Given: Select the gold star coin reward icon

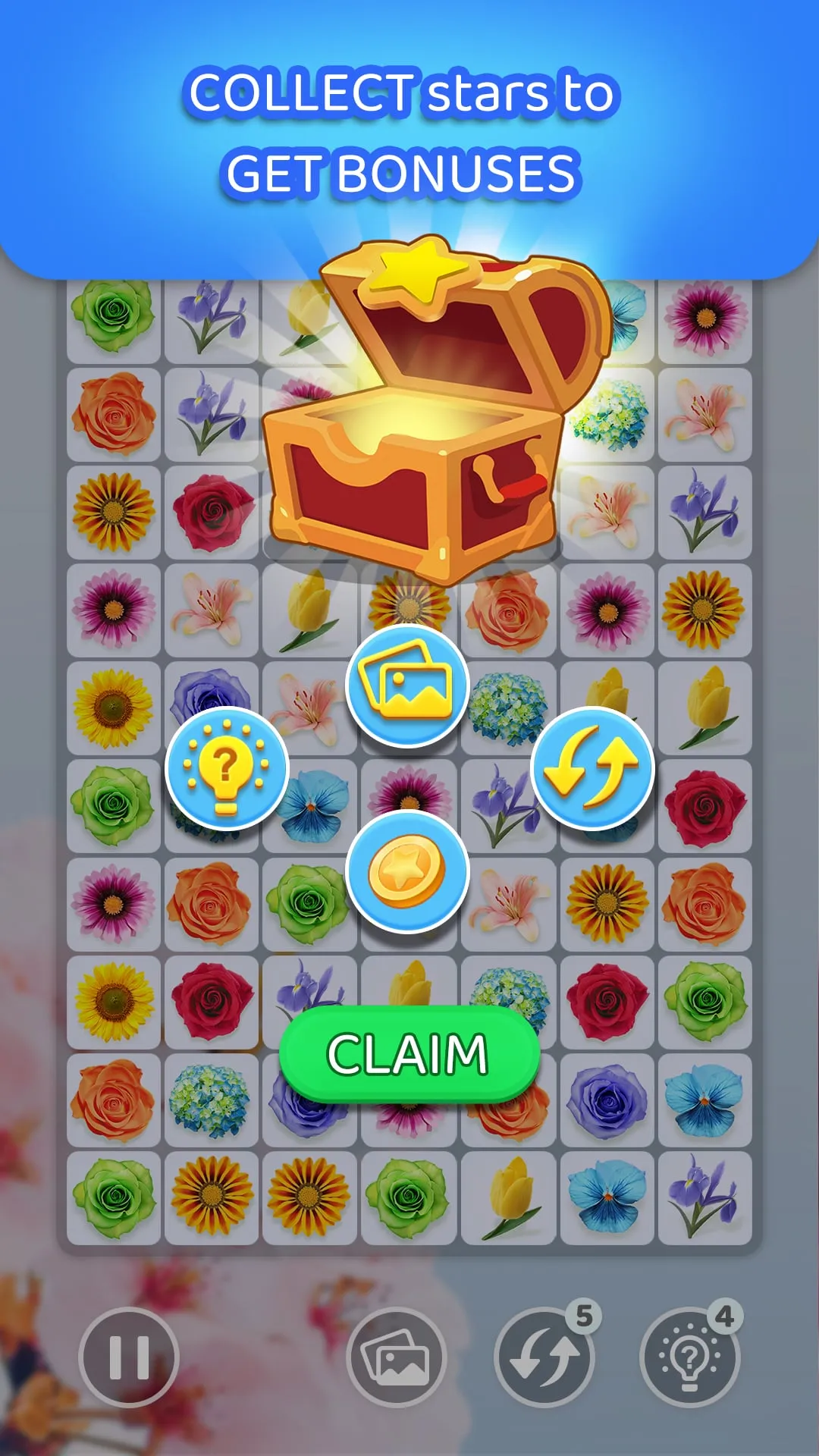Looking at the screenshot, I should (407, 871).
